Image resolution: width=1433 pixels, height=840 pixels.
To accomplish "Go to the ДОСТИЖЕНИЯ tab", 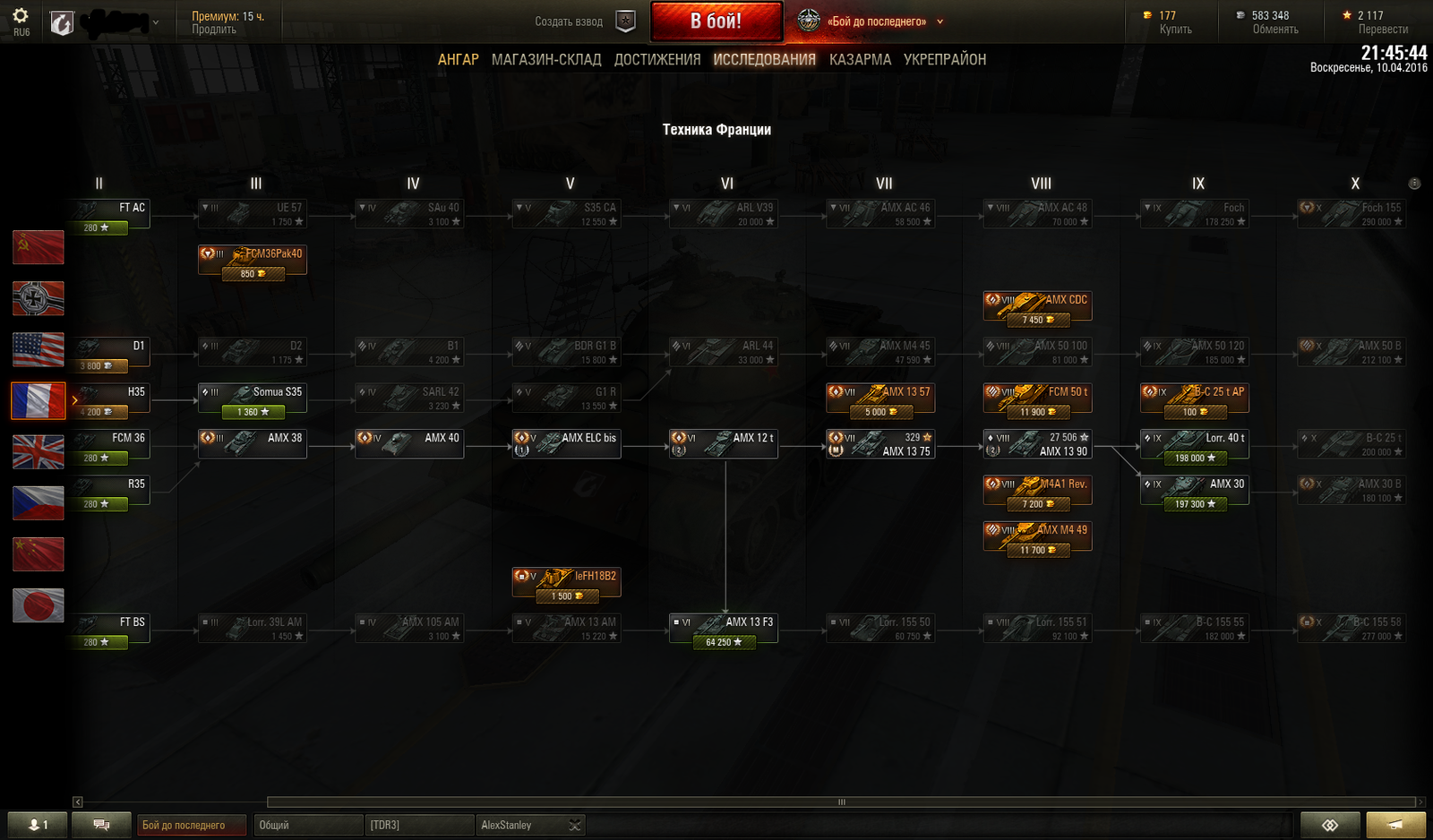I will pos(657,60).
